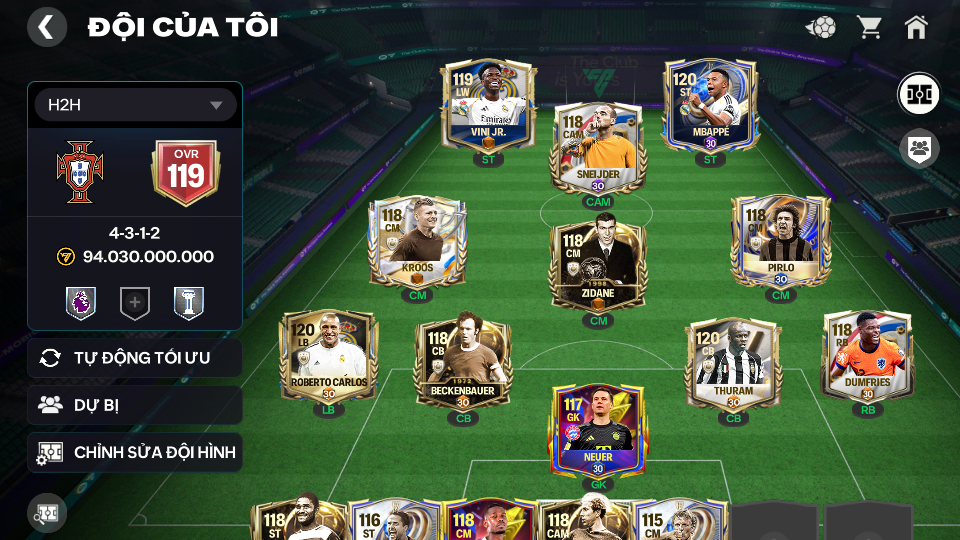Image resolution: width=960 pixels, height=540 pixels.
Task: Open the H2H mode dropdown
Action: (135, 105)
